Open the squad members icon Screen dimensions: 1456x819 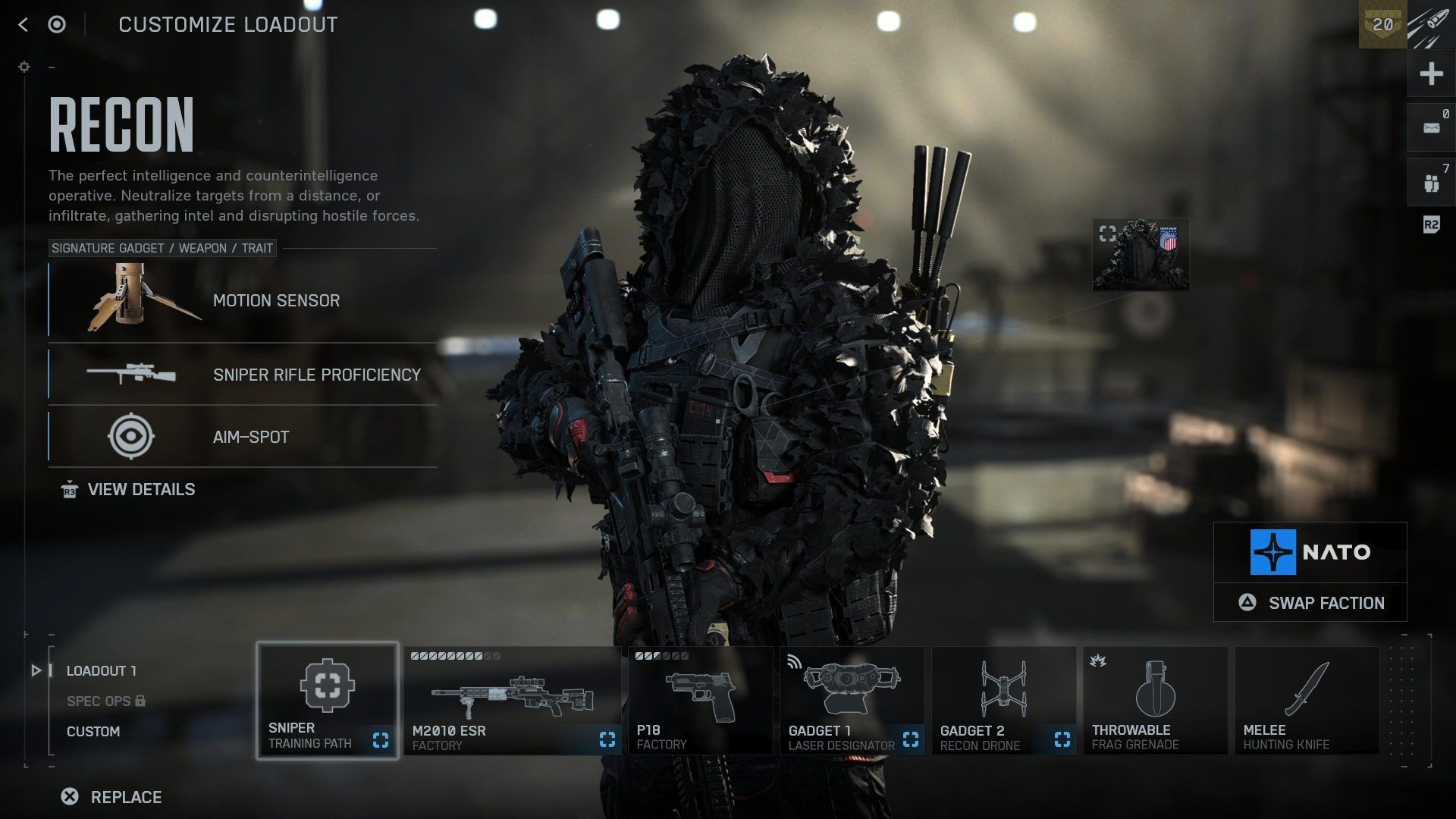[x=1431, y=183]
